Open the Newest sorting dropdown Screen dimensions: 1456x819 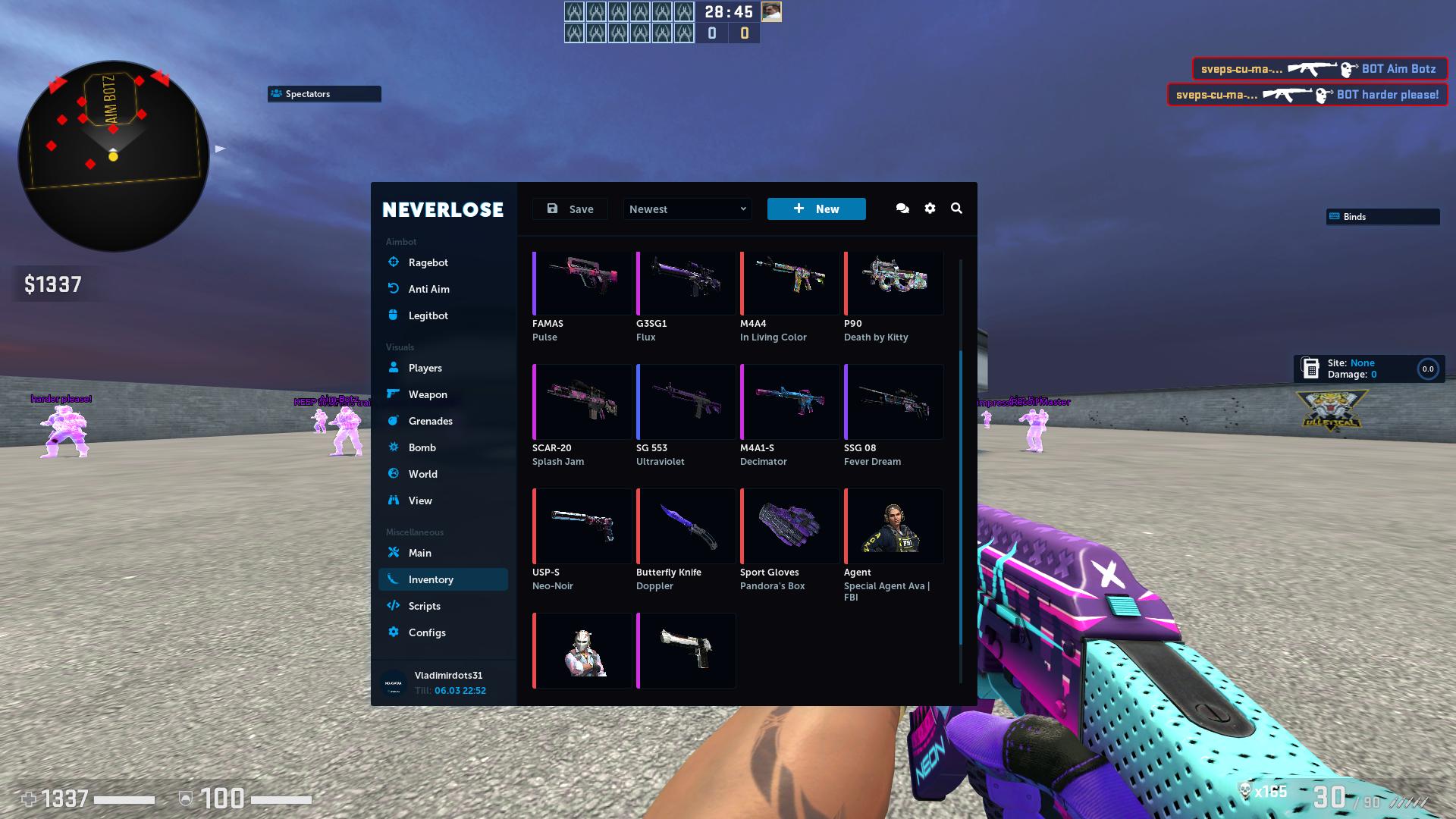686,209
